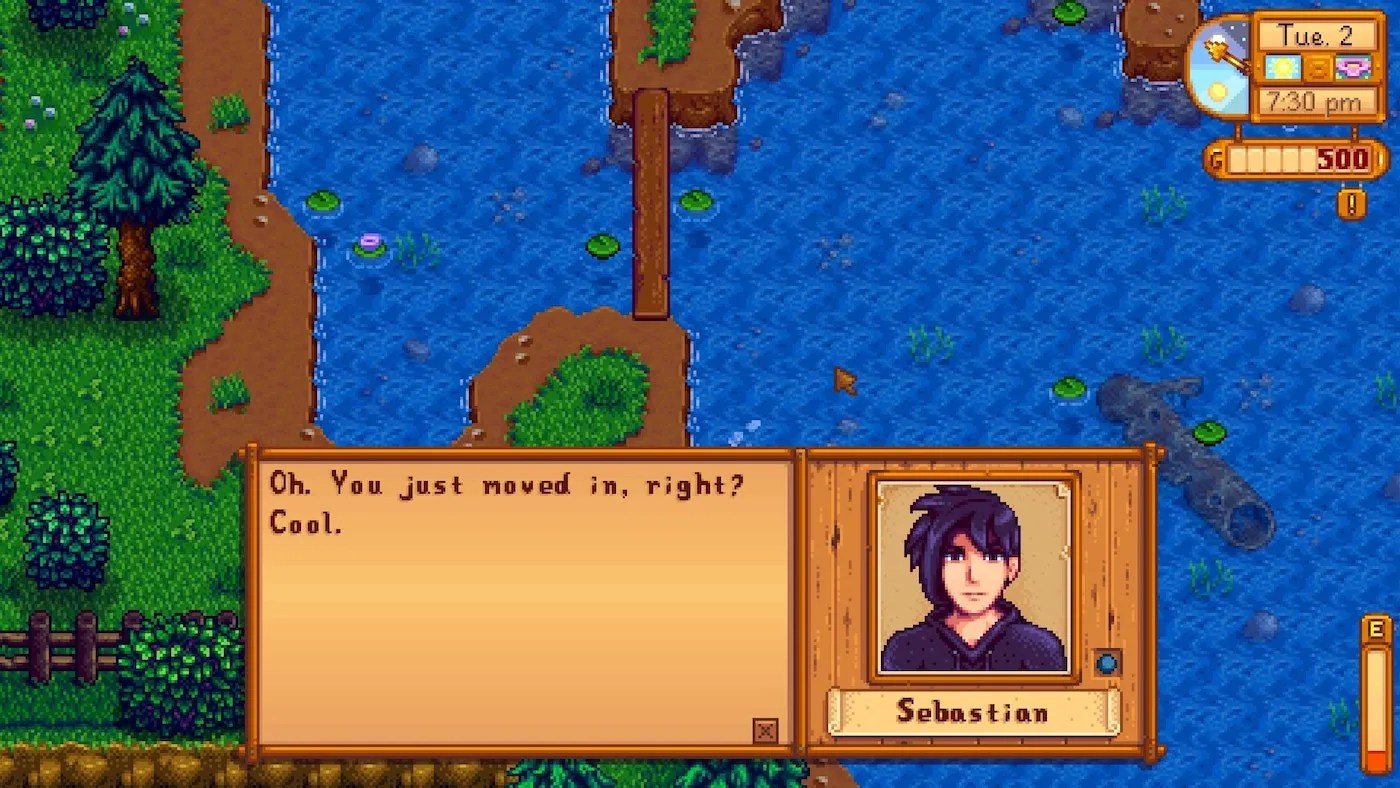
Task: Click the Tue. 2 date banner
Action: pyautogui.click(x=1314, y=35)
